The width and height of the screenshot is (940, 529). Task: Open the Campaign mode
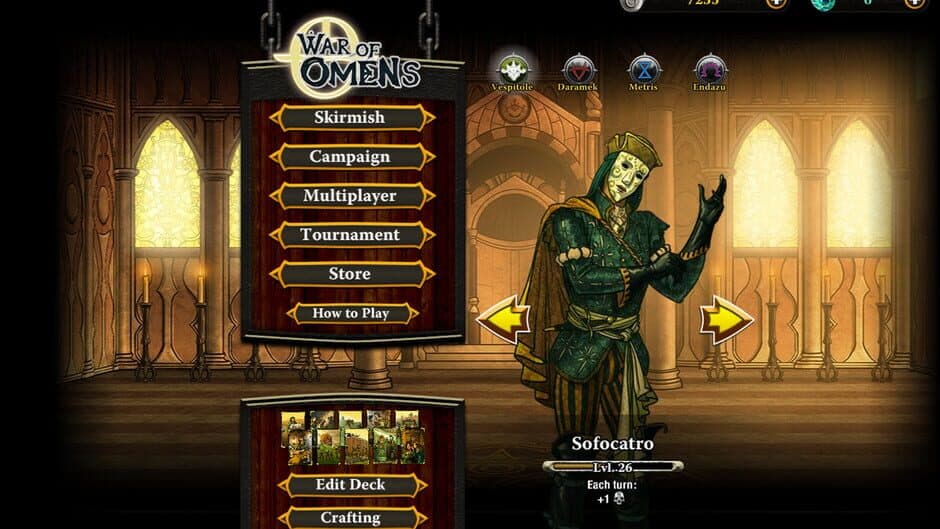(349, 157)
